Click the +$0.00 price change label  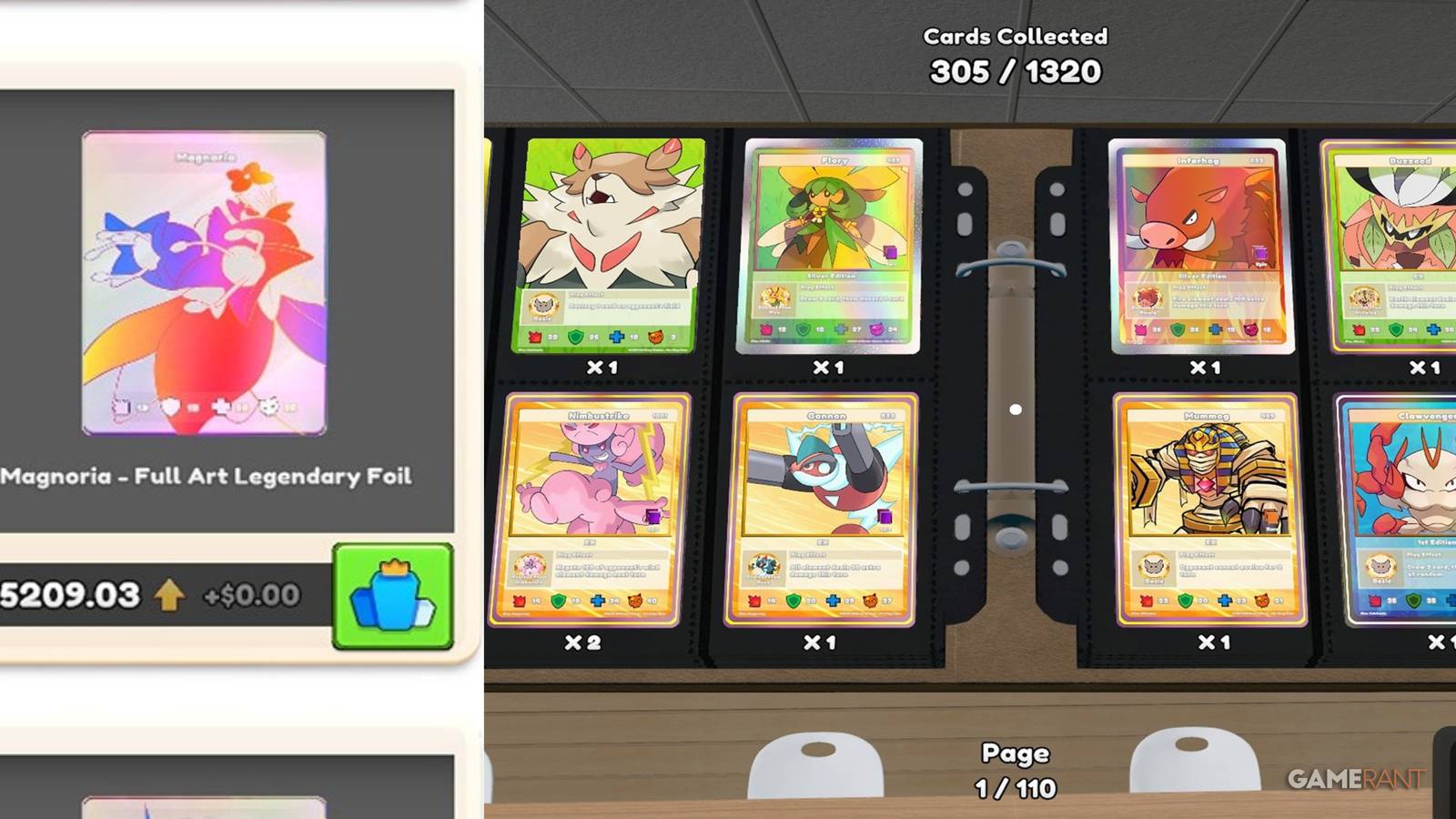[x=252, y=593]
